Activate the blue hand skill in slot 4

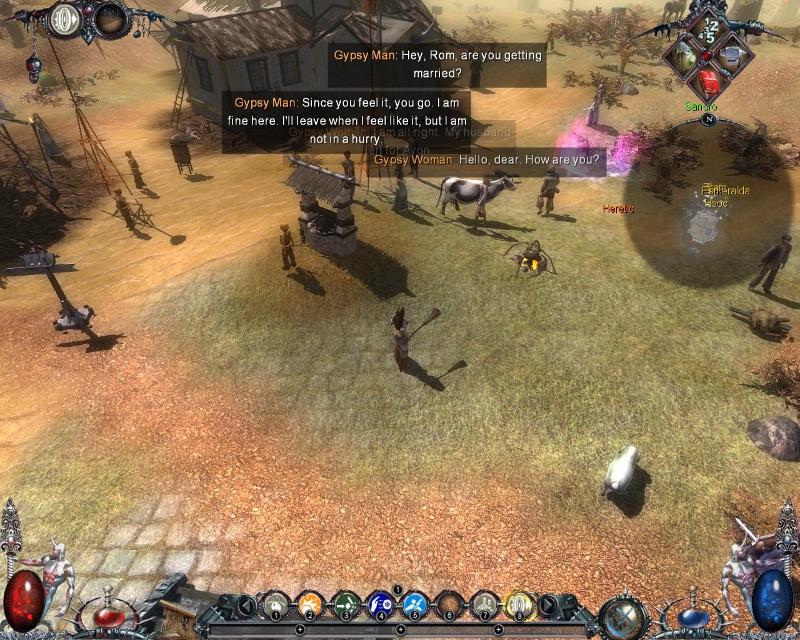click(x=380, y=604)
